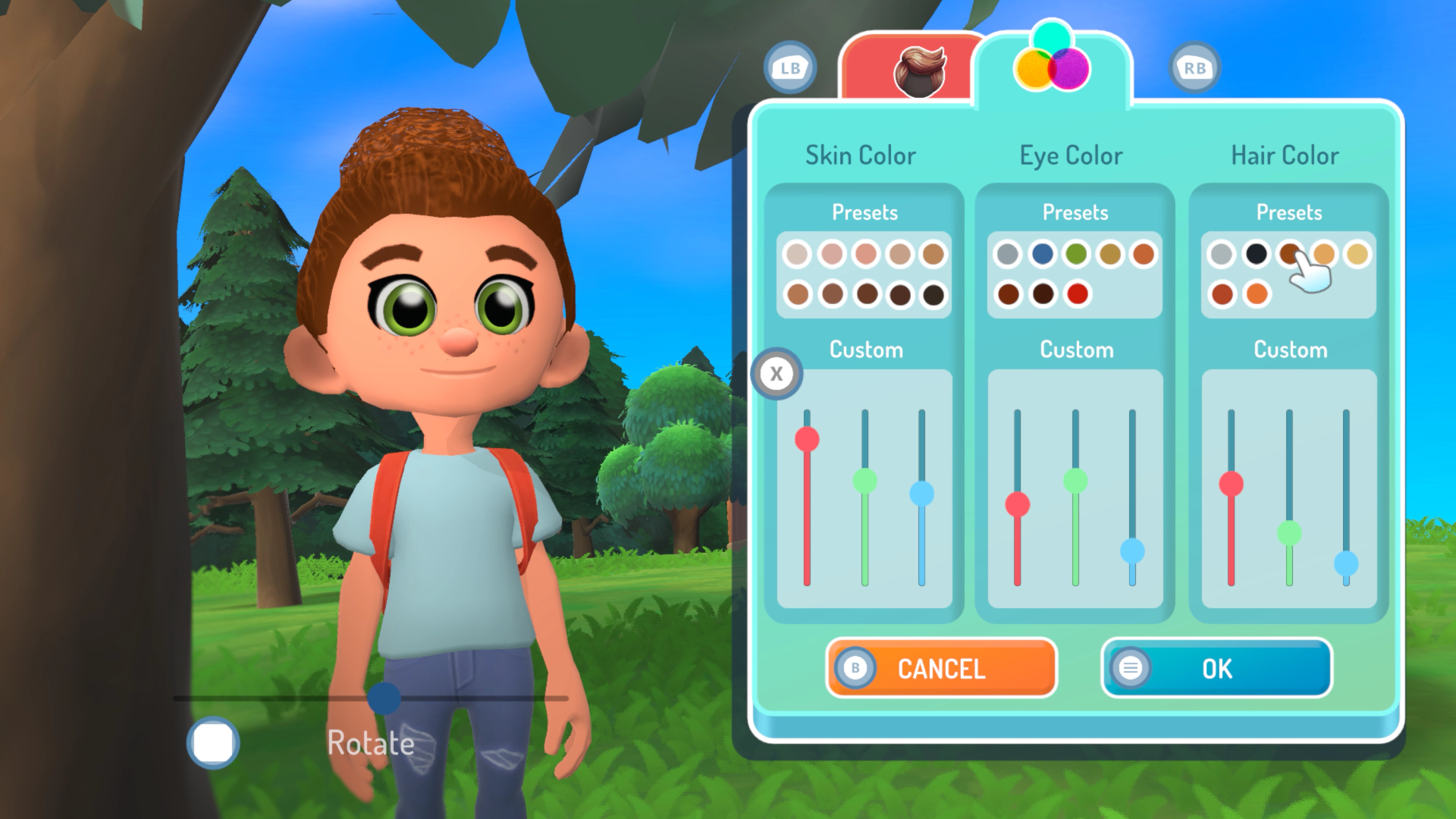Viewport: 1456px width, 819px height.
Task: Click the blue hair color slider handle
Action: 1346,563
